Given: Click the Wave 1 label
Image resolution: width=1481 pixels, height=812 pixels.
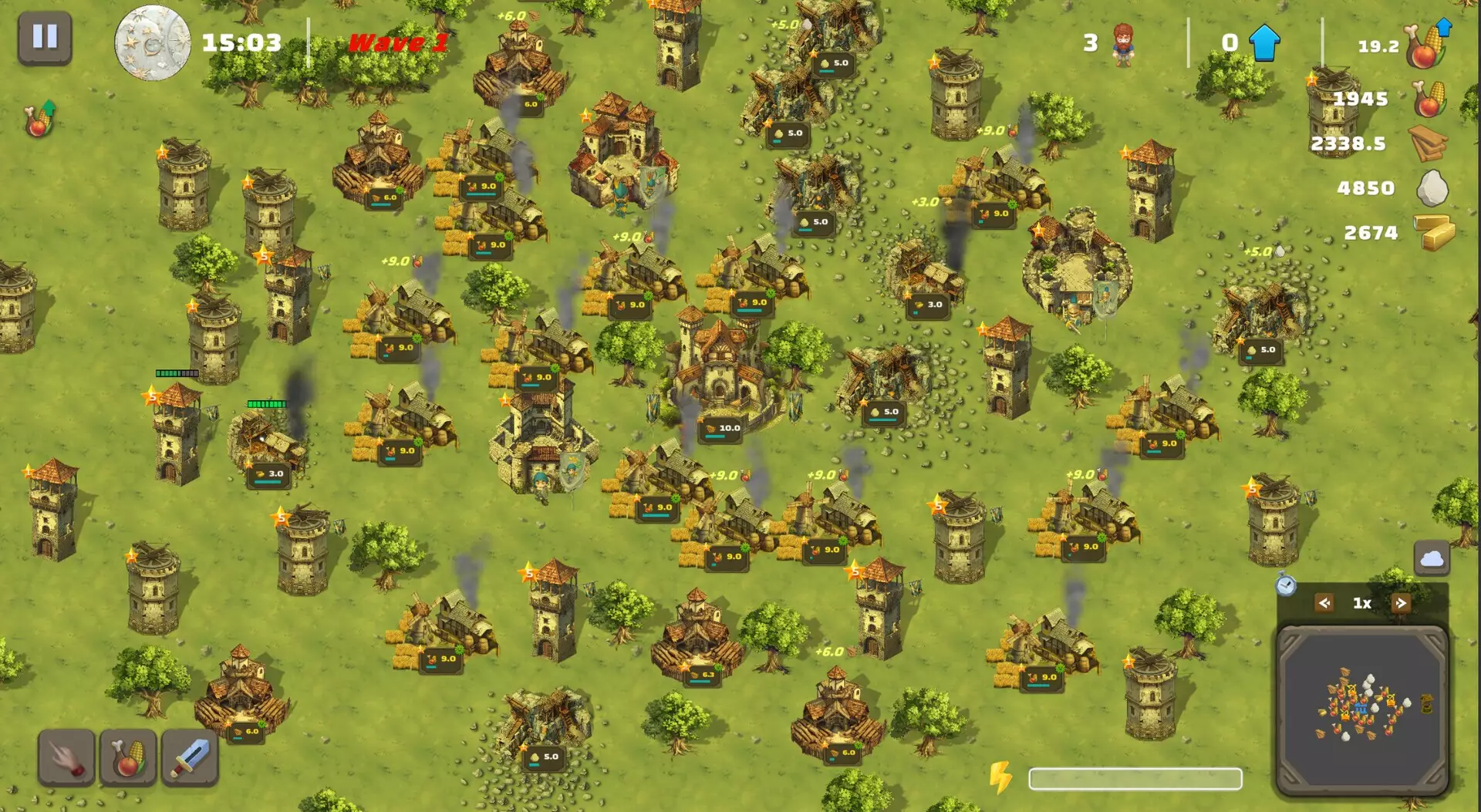Looking at the screenshot, I should click(x=398, y=42).
